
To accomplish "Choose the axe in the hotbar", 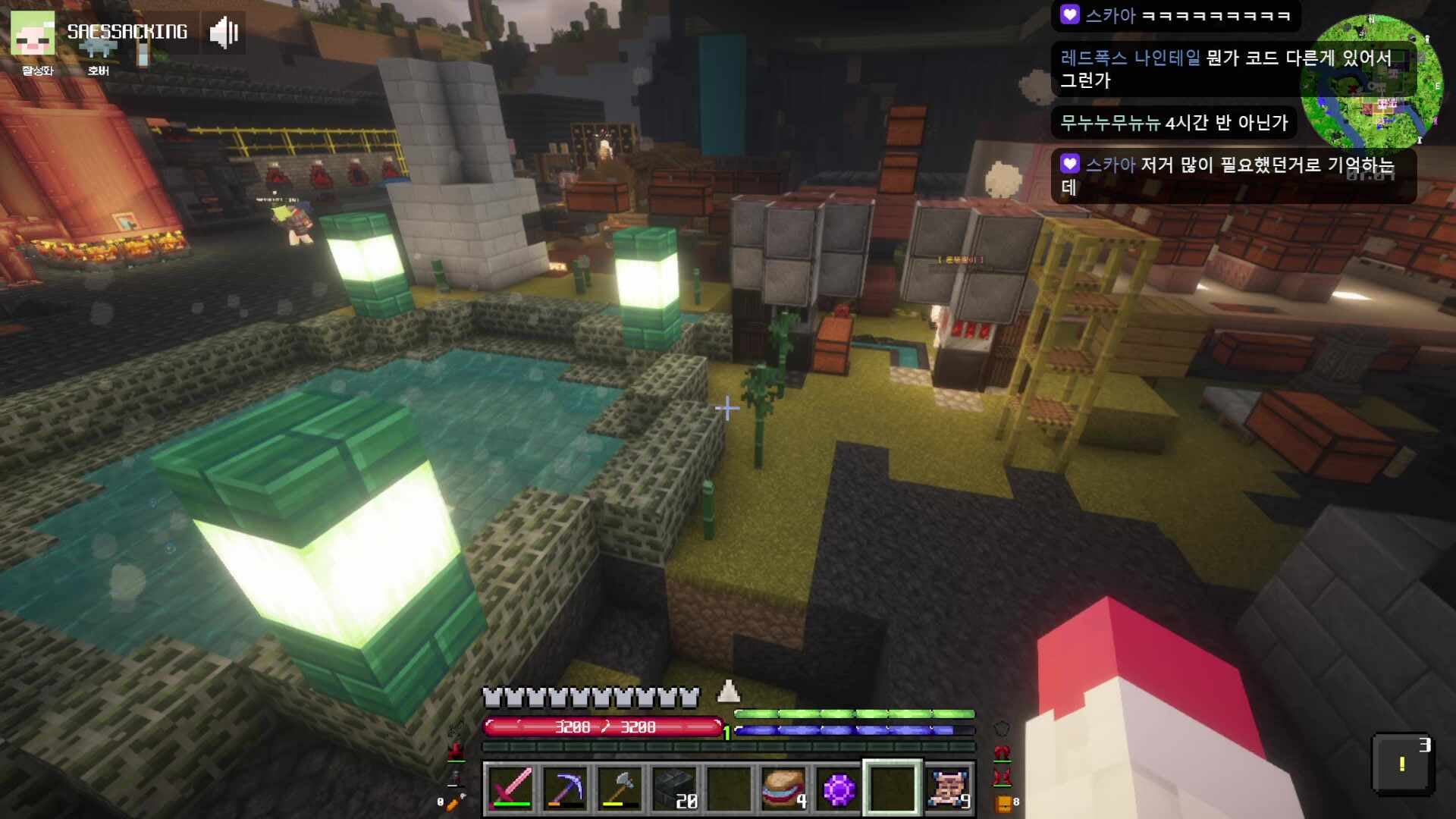I will coord(621,789).
